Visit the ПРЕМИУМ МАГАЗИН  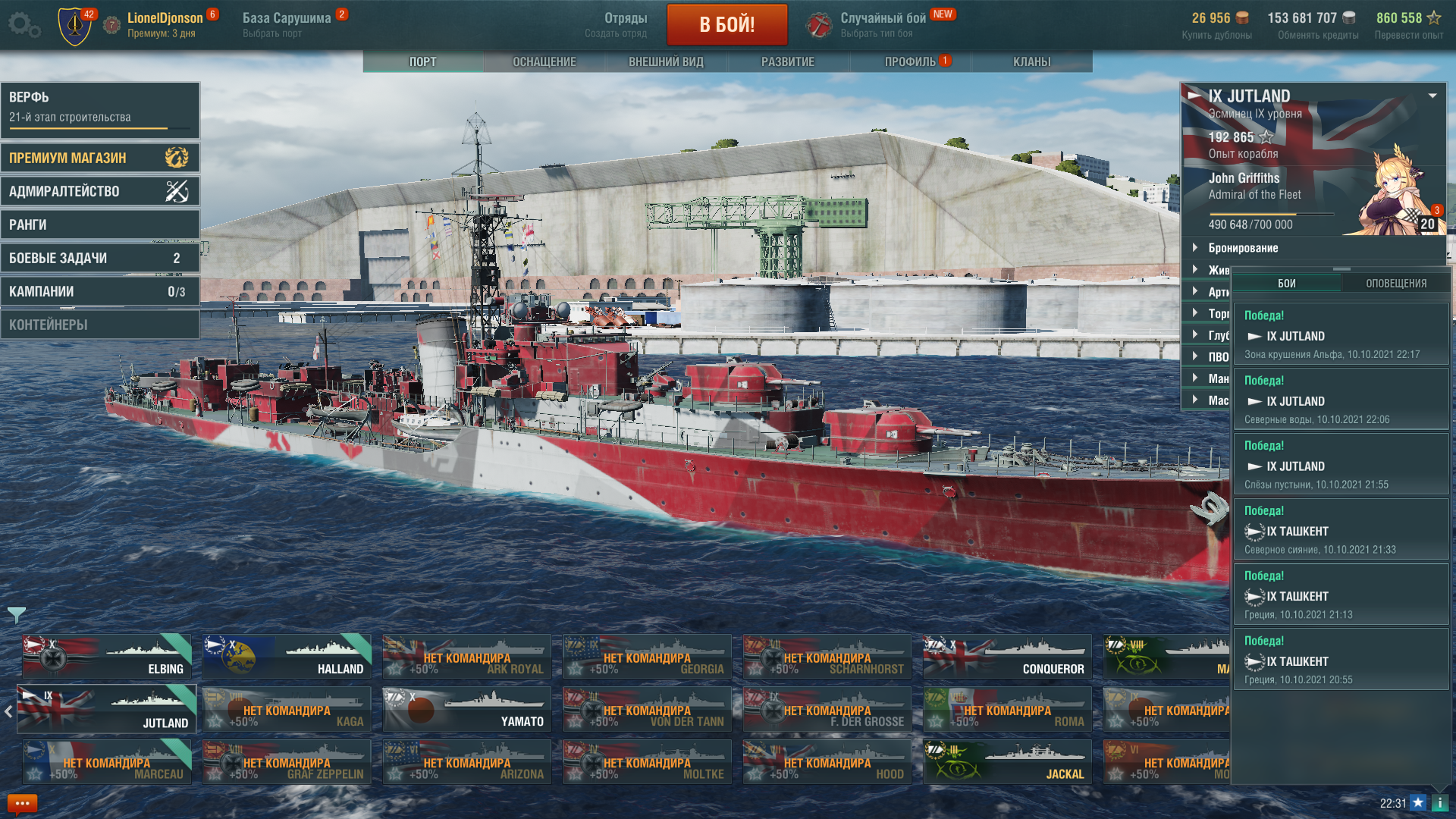pos(100,158)
